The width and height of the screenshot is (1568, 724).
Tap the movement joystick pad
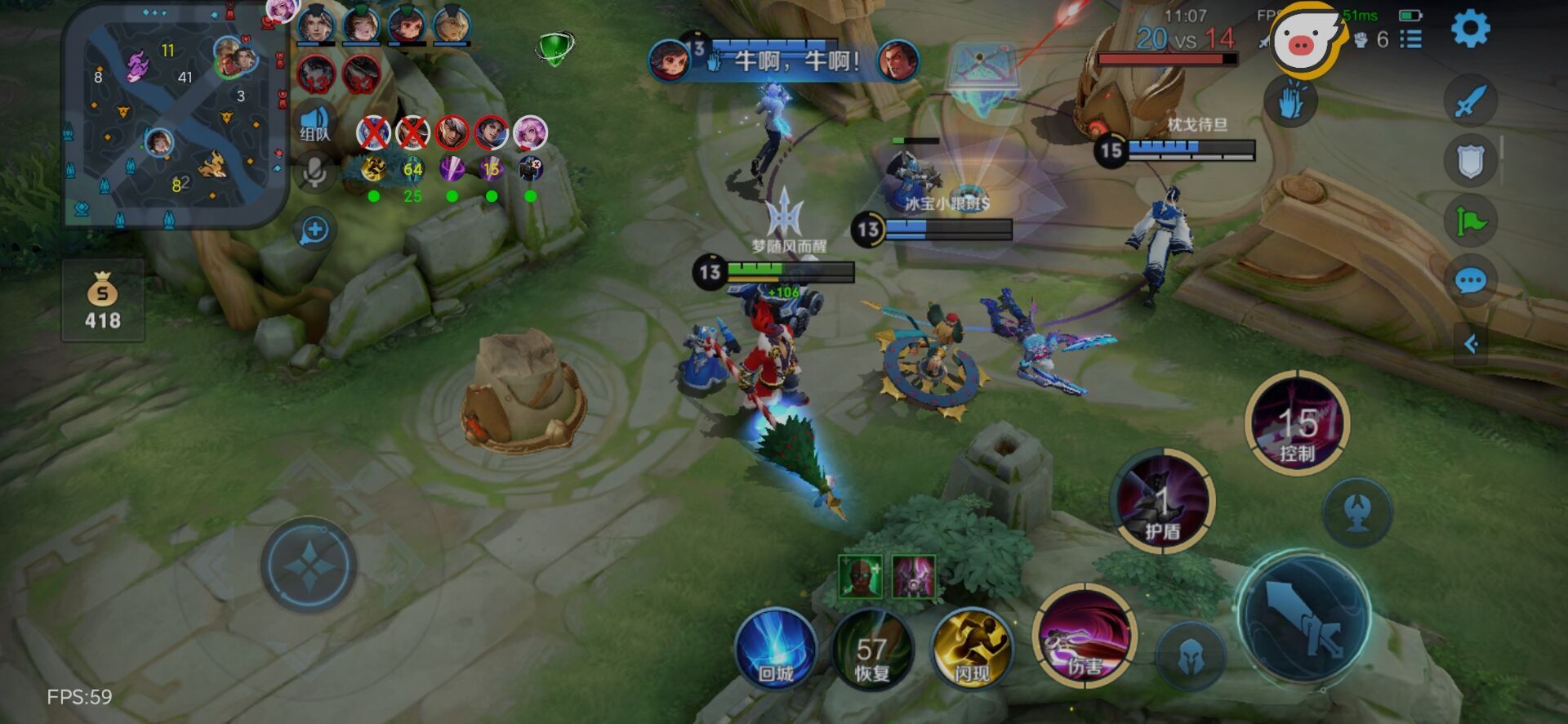309,565
